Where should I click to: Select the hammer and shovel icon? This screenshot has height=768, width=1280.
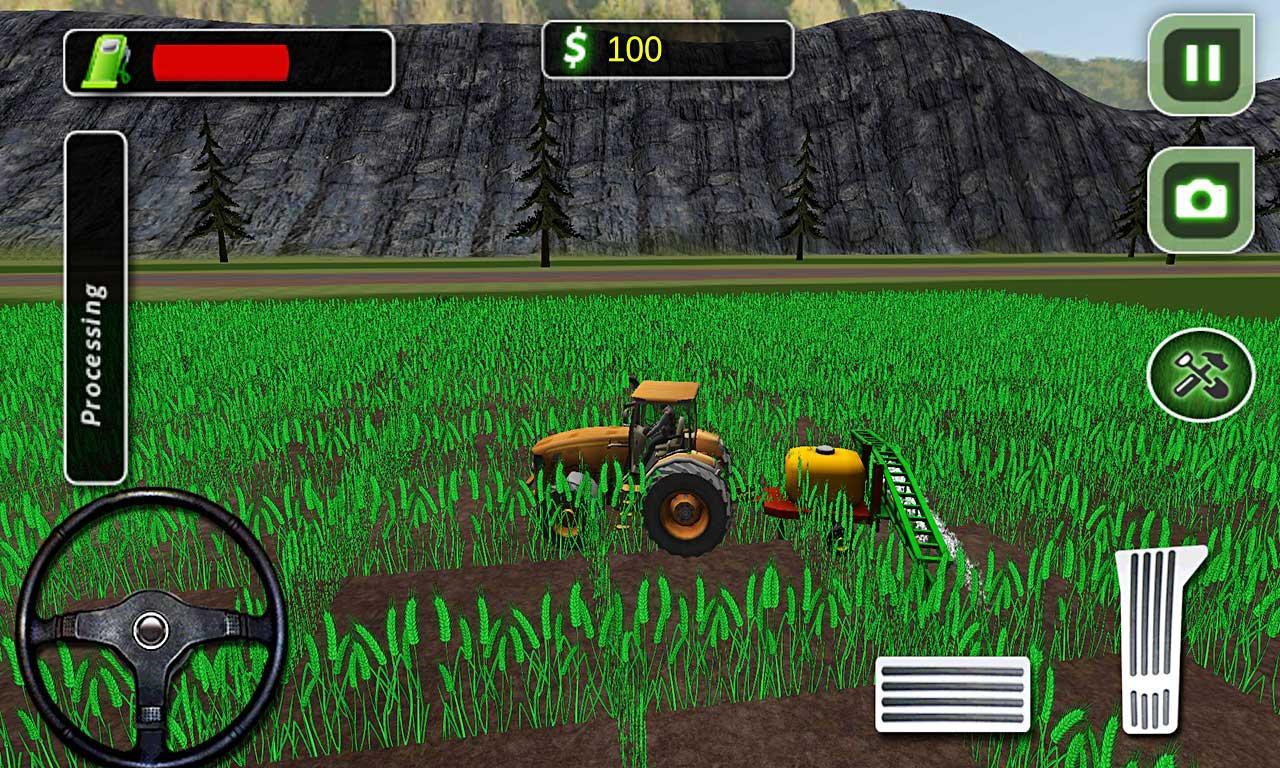tap(1203, 373)
